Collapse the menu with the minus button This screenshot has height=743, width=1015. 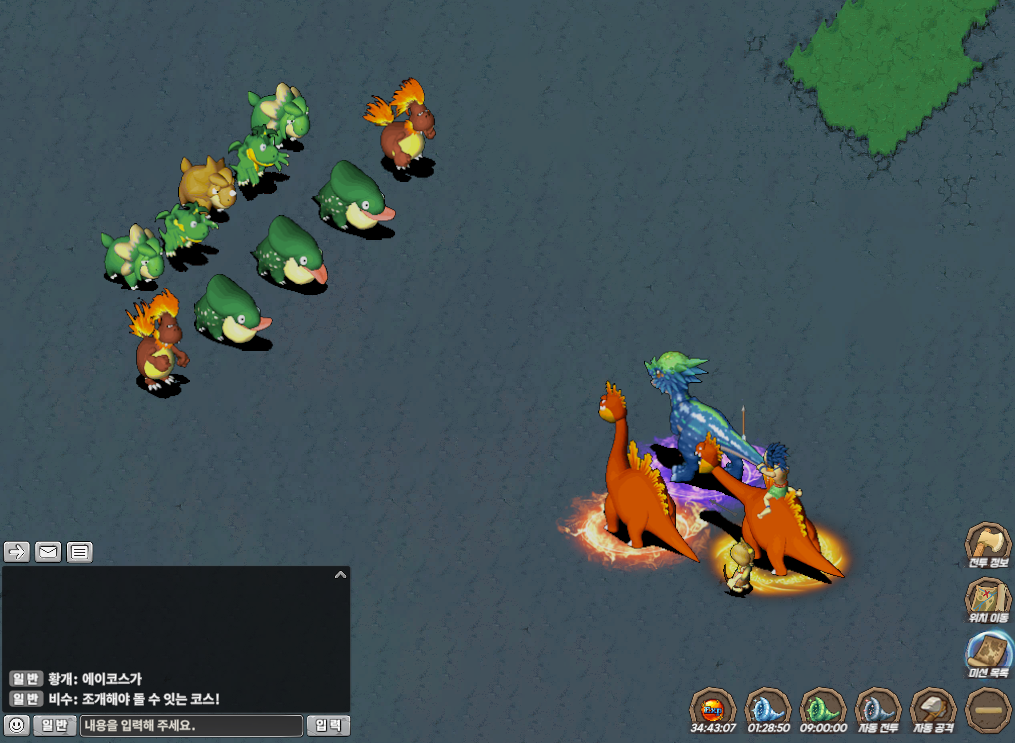pos(988,709)
